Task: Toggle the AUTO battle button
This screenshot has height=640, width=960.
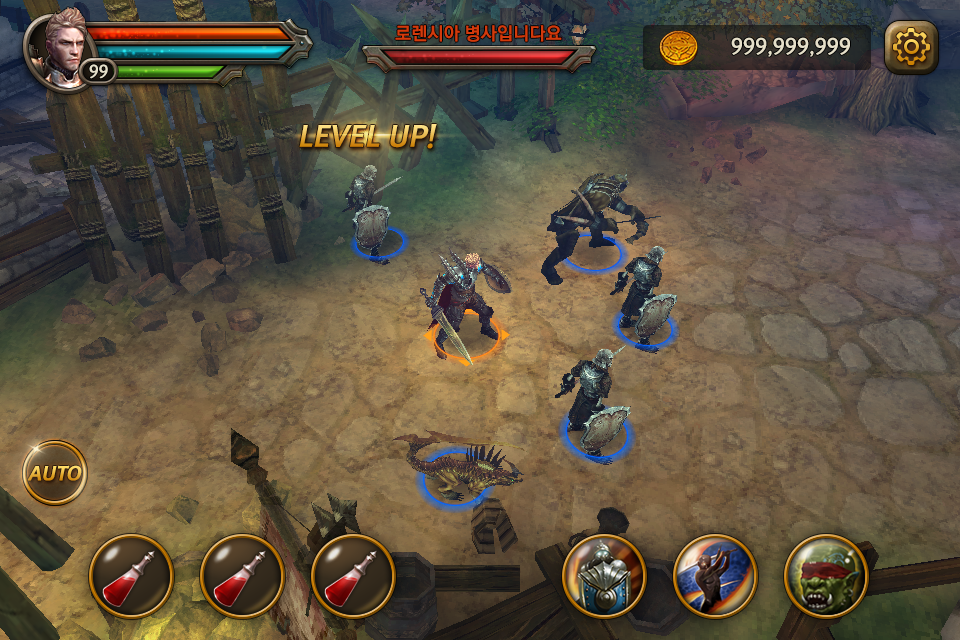Action: [54, 472]
